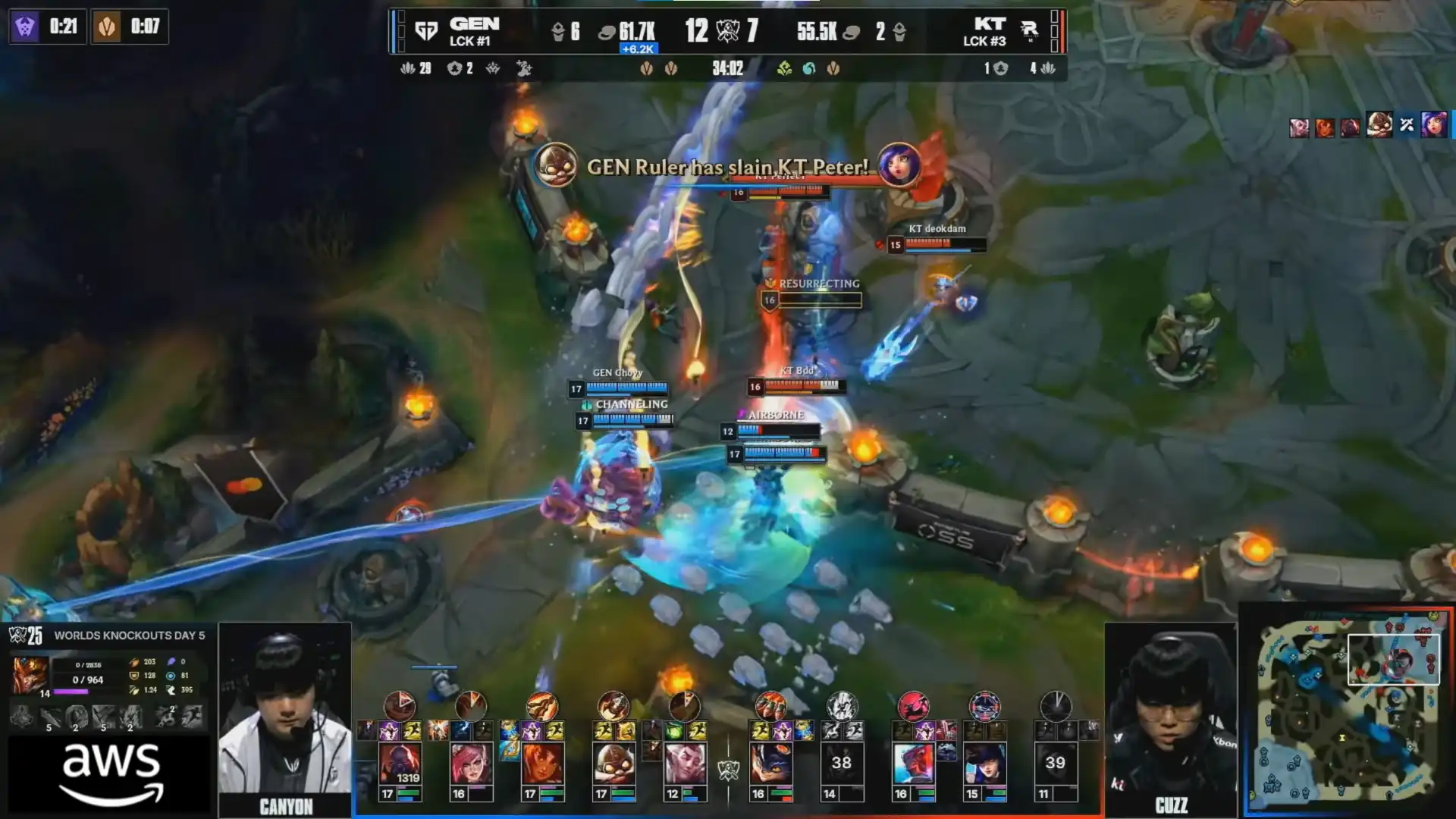1456x819 pixels.
Task: Click the purple Baron buff timer icon
Action: click(x=26, y=27)
